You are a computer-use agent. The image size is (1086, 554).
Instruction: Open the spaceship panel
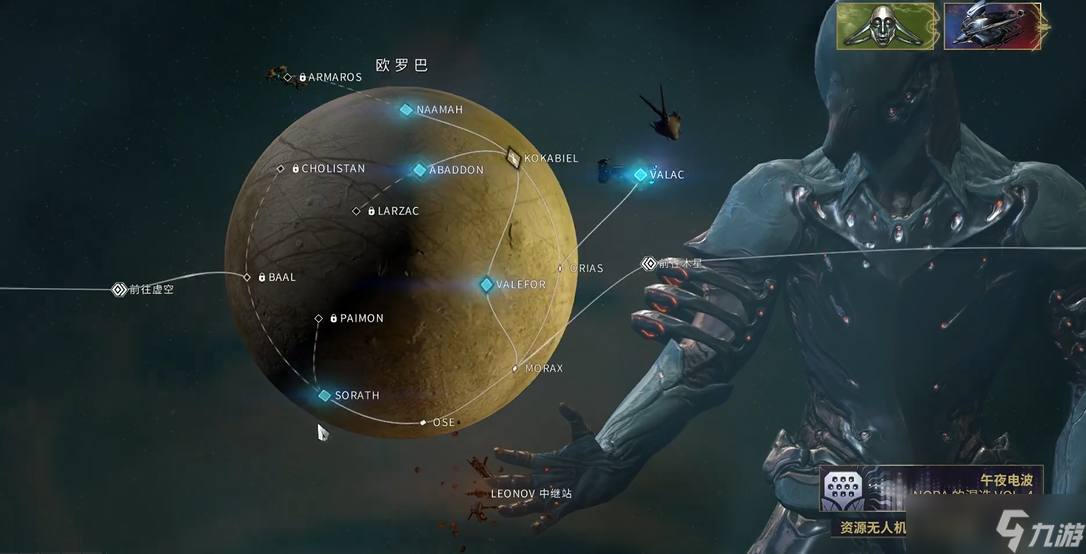click(993, 26)
